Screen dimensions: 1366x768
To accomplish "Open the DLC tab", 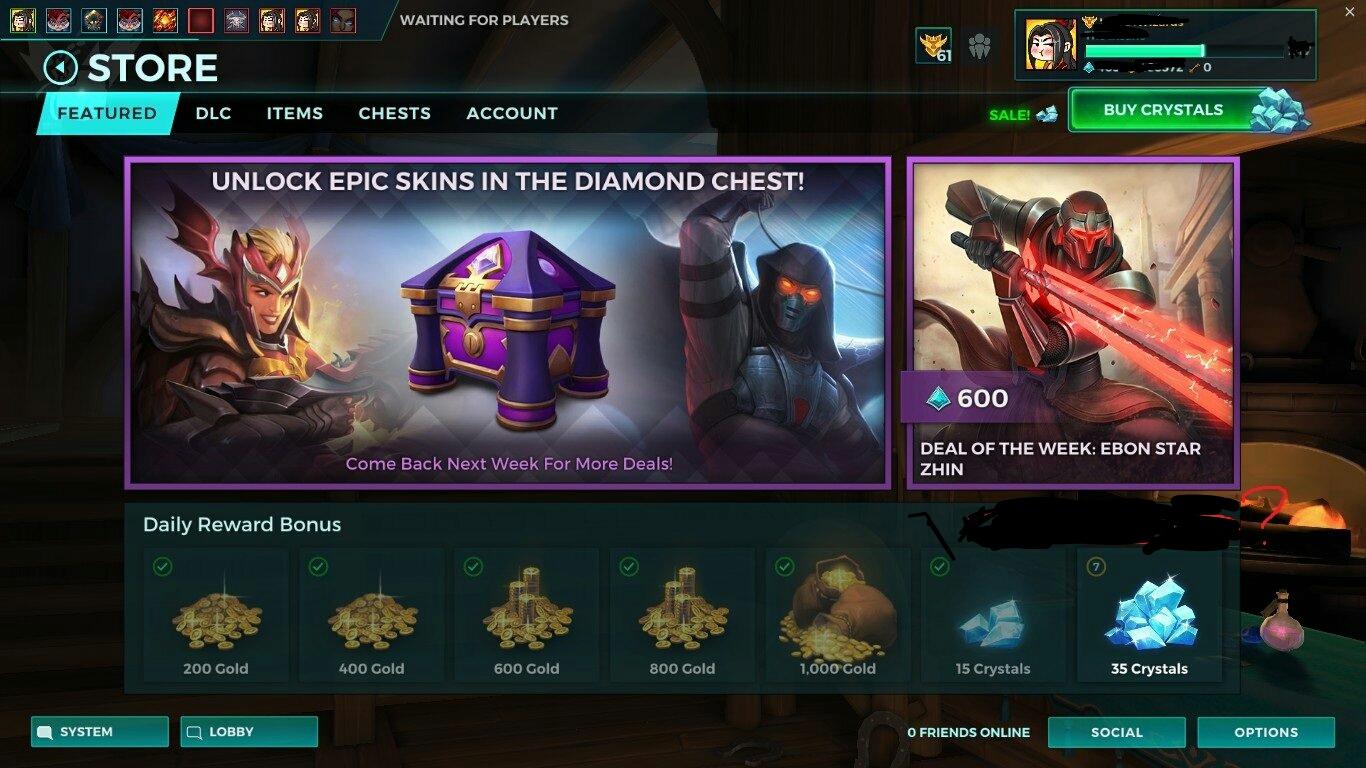I will [x=213, y=113].
